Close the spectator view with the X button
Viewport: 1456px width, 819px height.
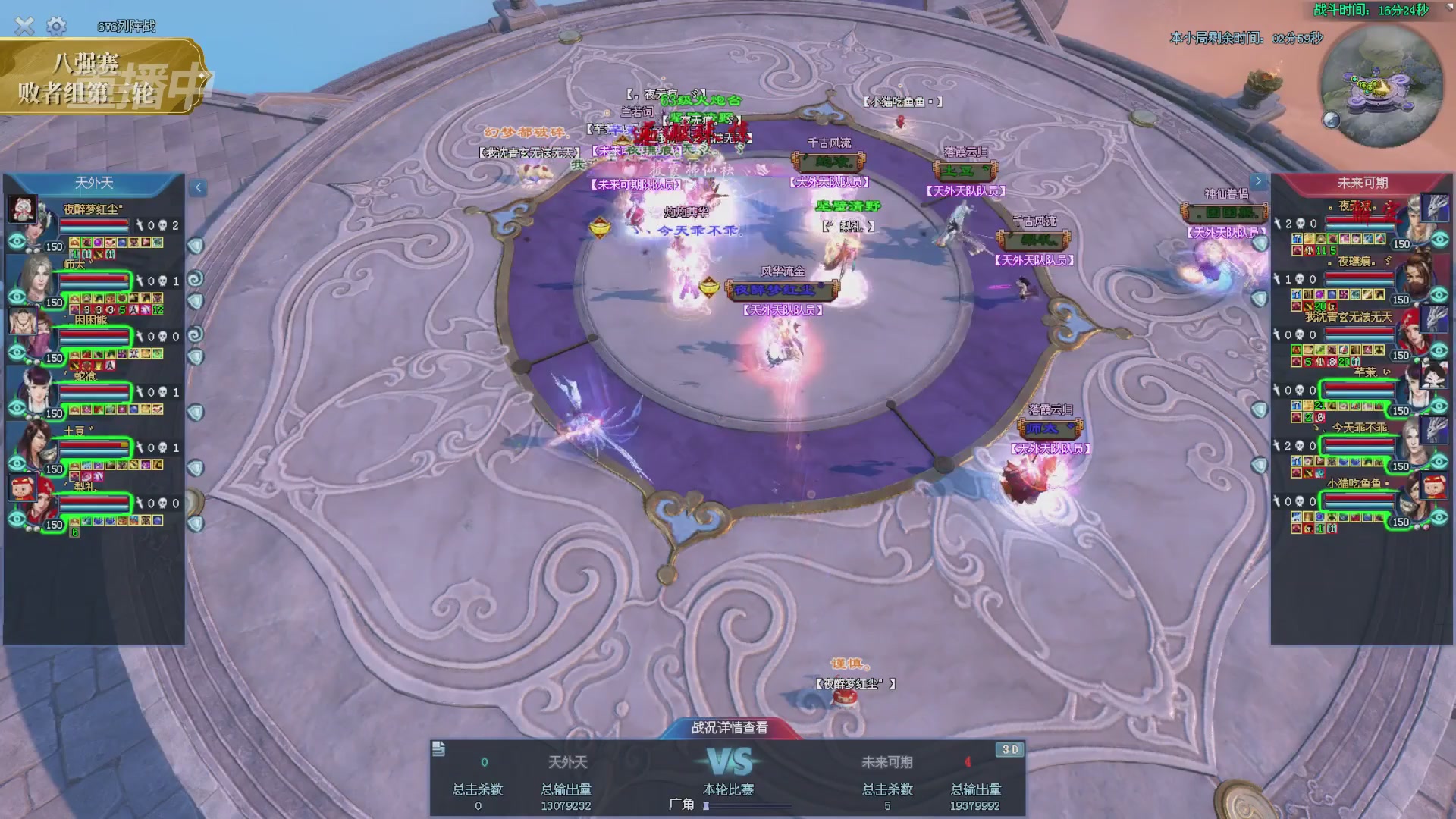click(24, 27)
